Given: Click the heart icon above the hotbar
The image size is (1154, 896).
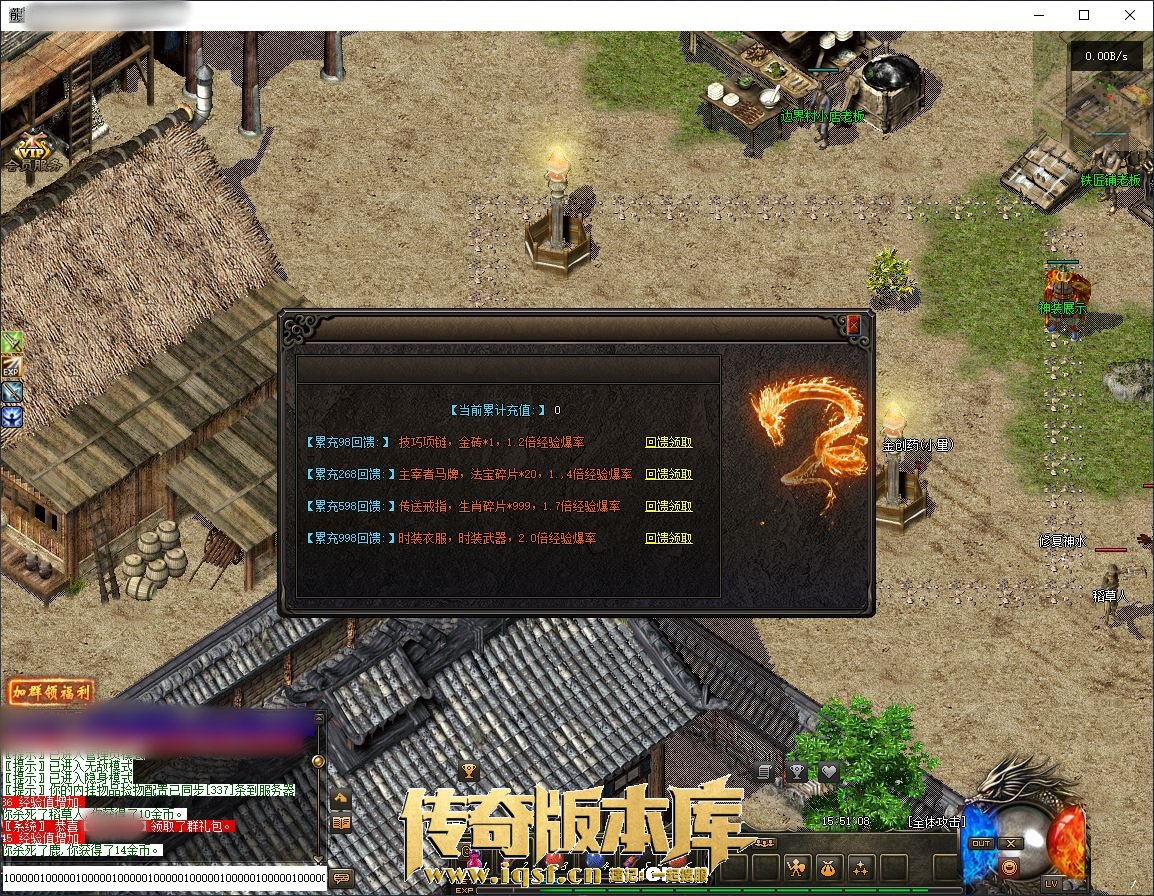Looking at the screenshot, I should coord(828,772).
